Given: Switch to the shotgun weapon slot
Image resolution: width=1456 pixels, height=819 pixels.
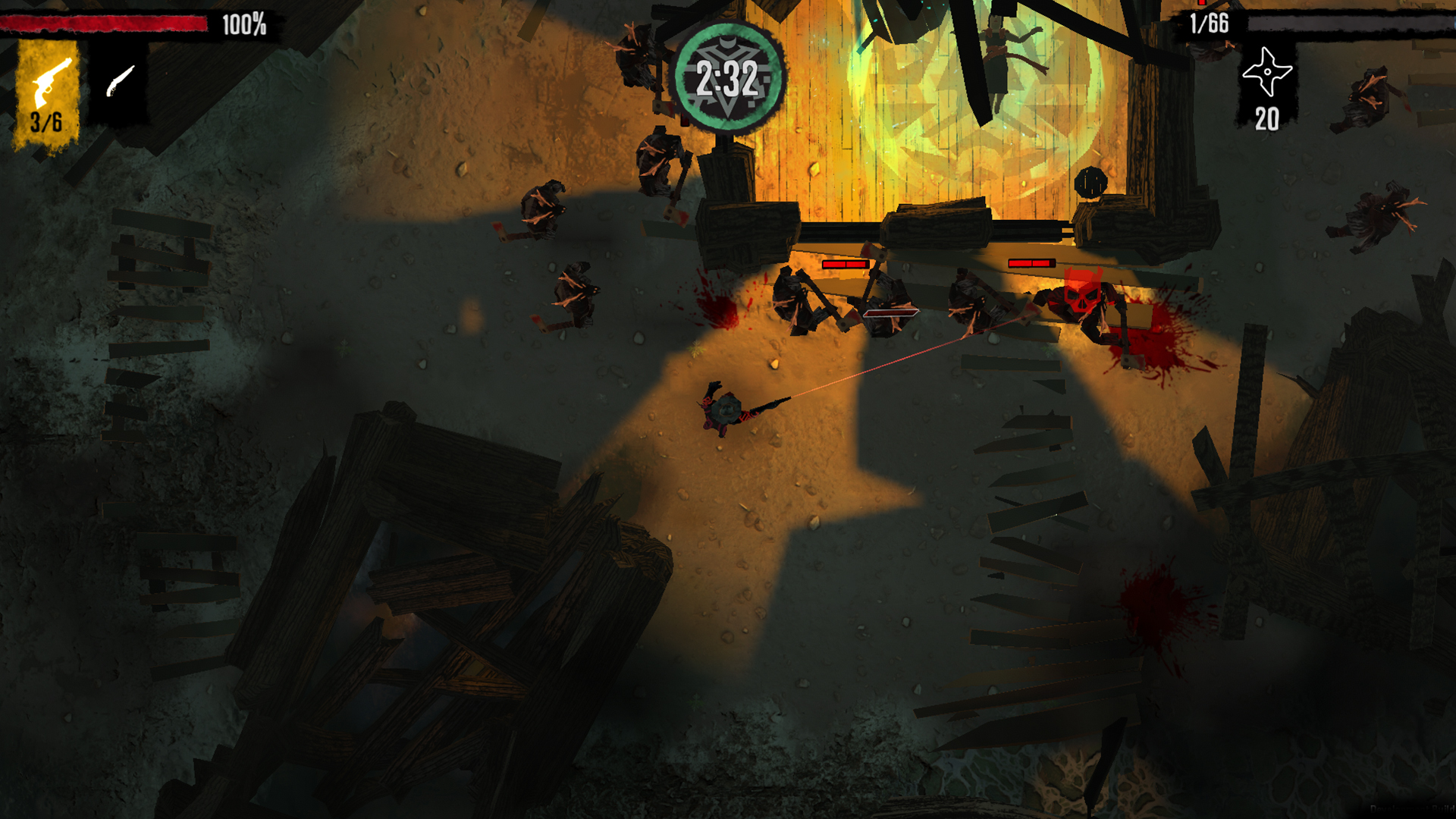Looking at the screenshot, I should point(119,82).
